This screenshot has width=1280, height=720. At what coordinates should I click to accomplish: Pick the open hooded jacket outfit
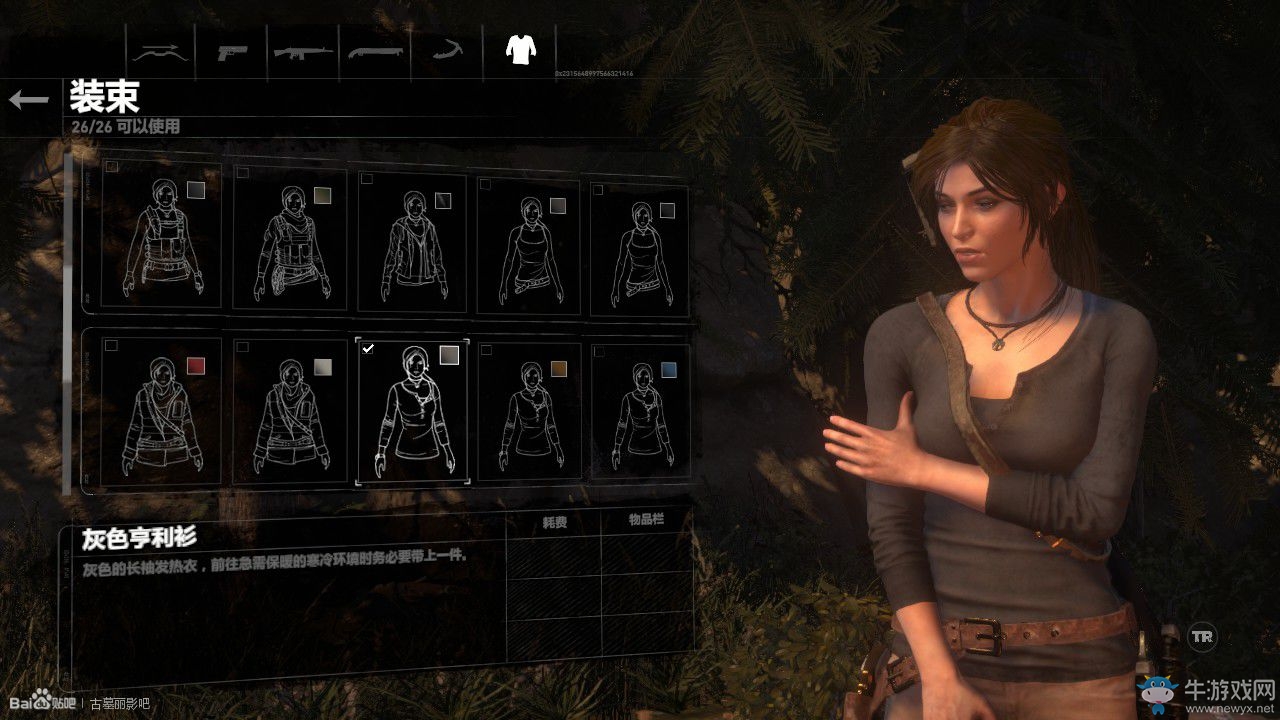coord(412,243)
